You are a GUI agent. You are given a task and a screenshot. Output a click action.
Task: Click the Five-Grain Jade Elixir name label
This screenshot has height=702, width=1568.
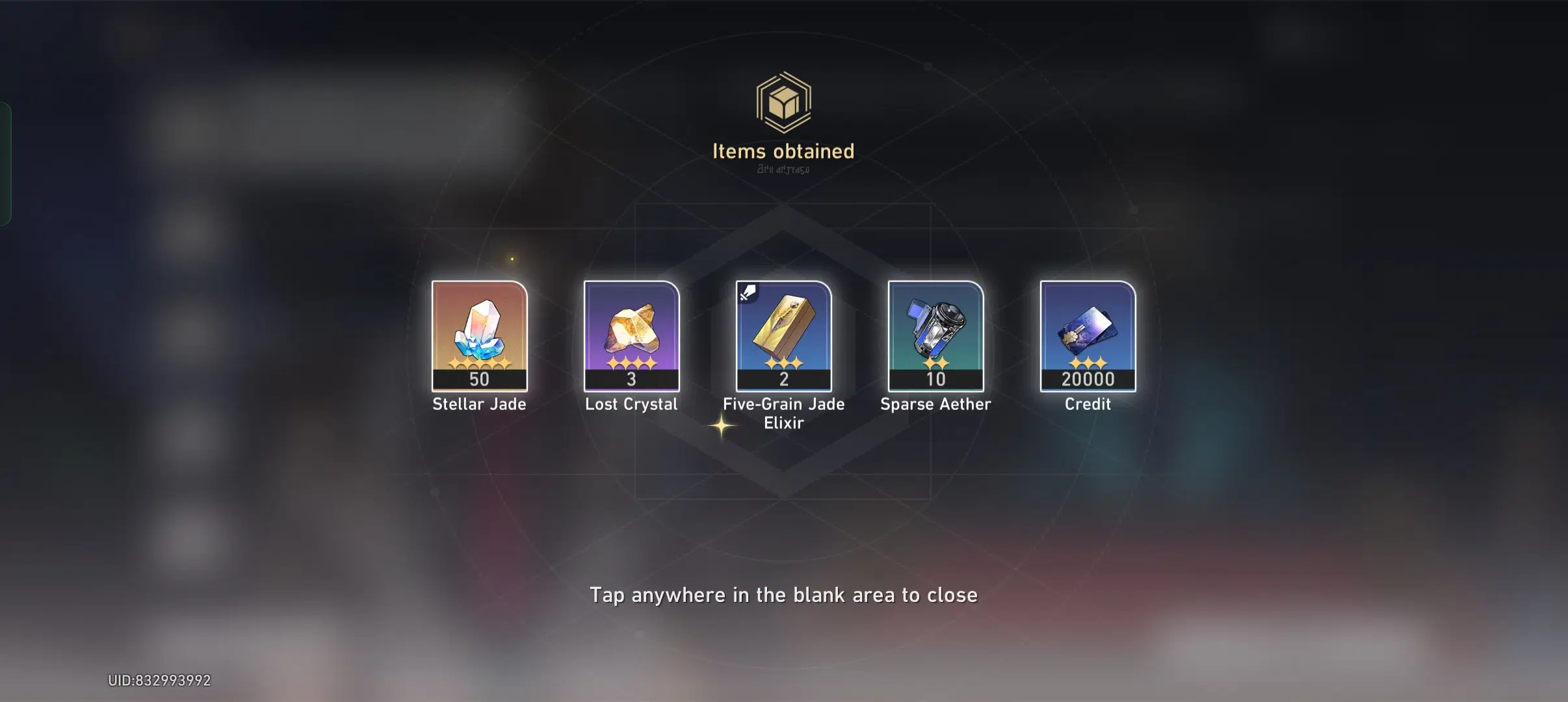783,413
